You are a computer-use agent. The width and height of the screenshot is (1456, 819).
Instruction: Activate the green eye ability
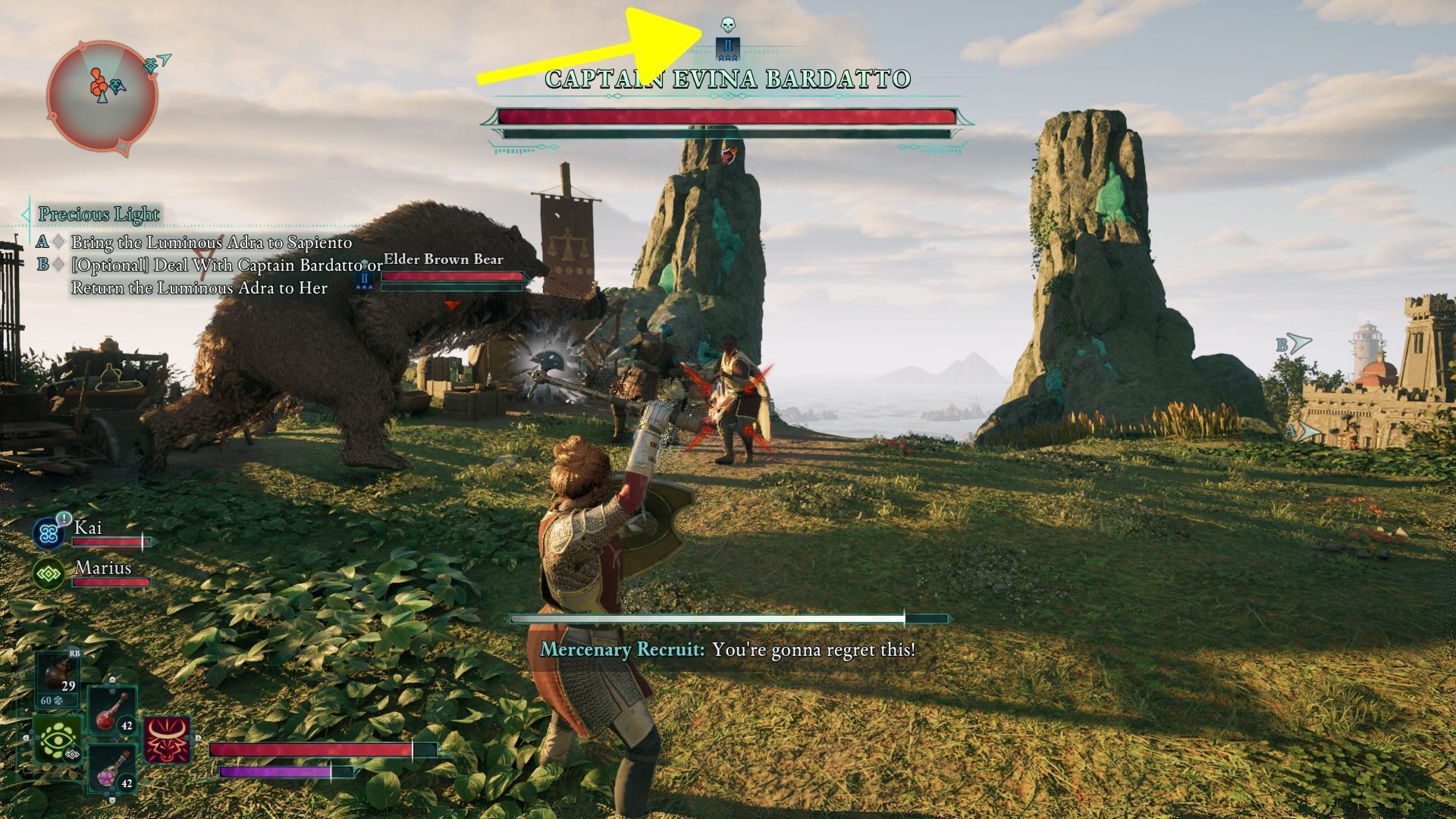57,741
